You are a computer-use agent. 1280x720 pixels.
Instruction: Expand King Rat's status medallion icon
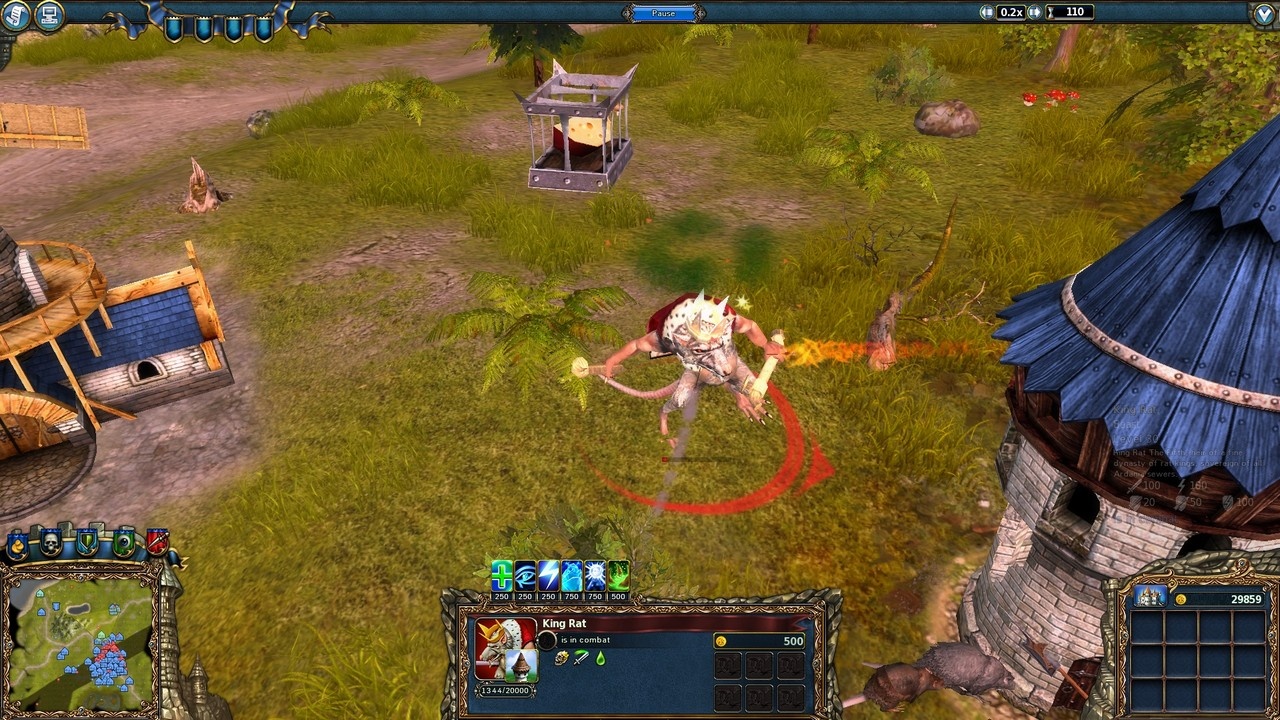click(547, 640)
